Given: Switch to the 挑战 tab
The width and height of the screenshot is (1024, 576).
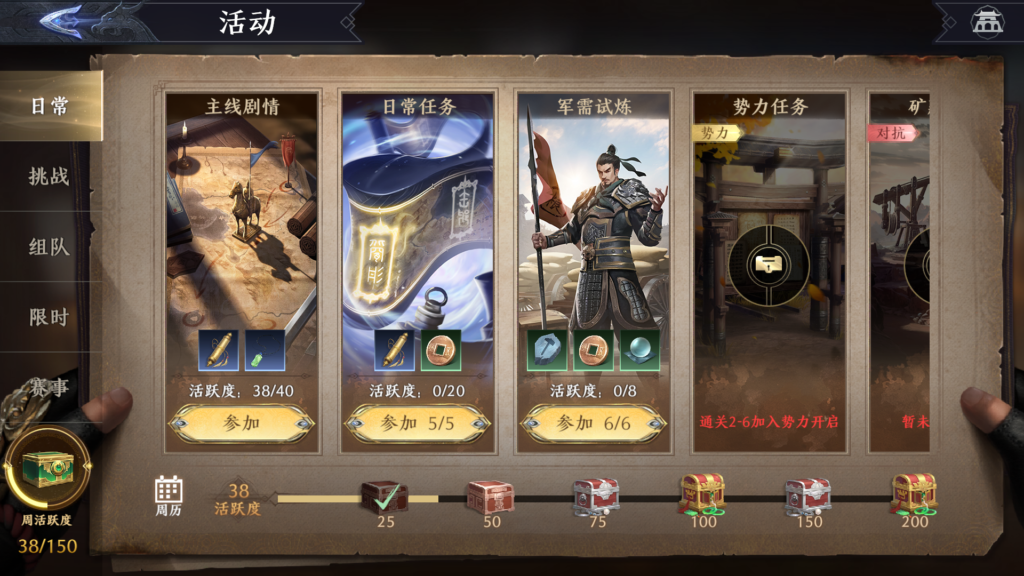Looking at the screenshot, I should tap(48, 176).
